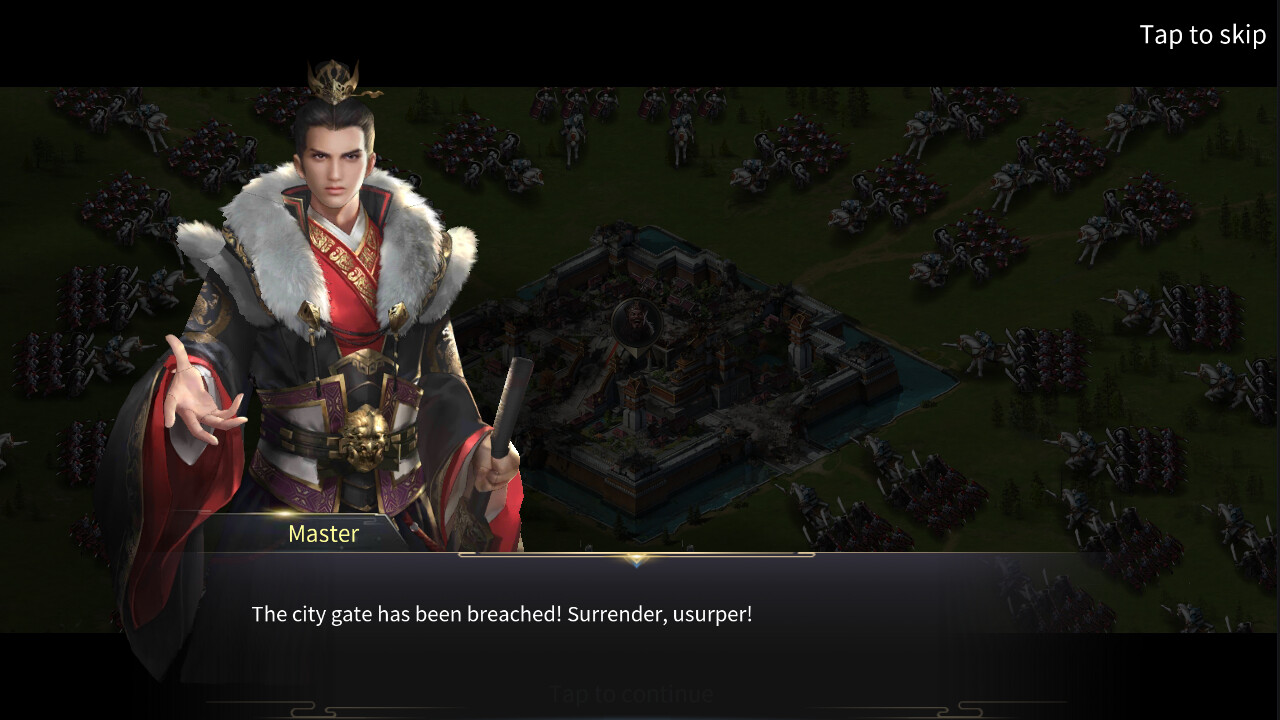Select the Master name label
Screen dimensions: 1280x720
323,533
